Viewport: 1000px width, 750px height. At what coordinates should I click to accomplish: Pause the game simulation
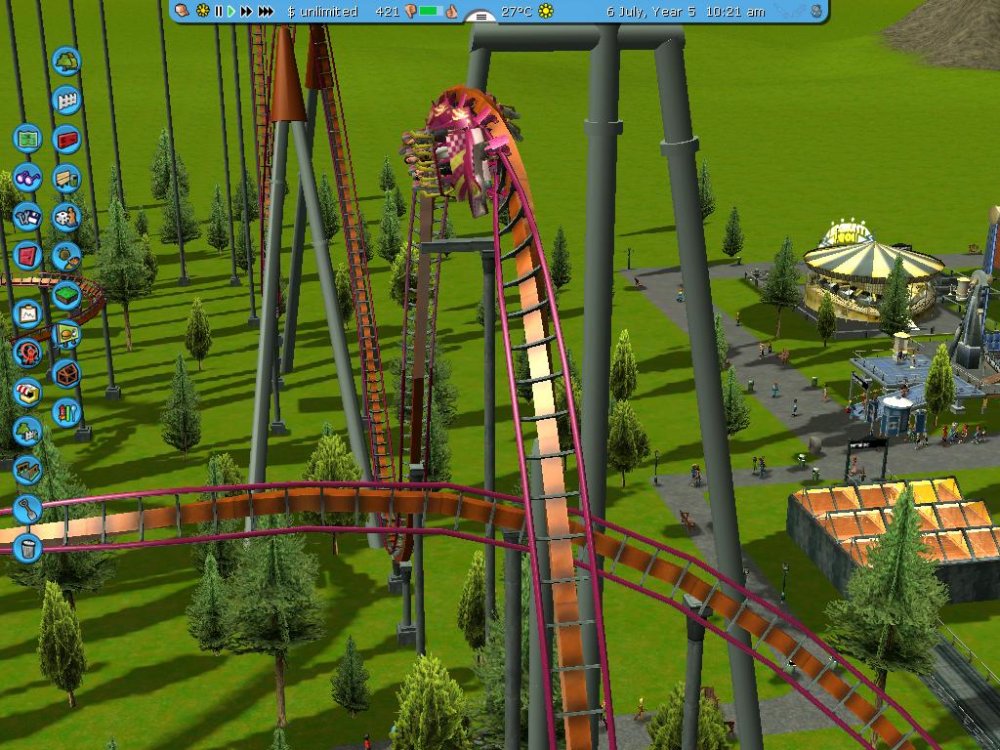[218, 11]
